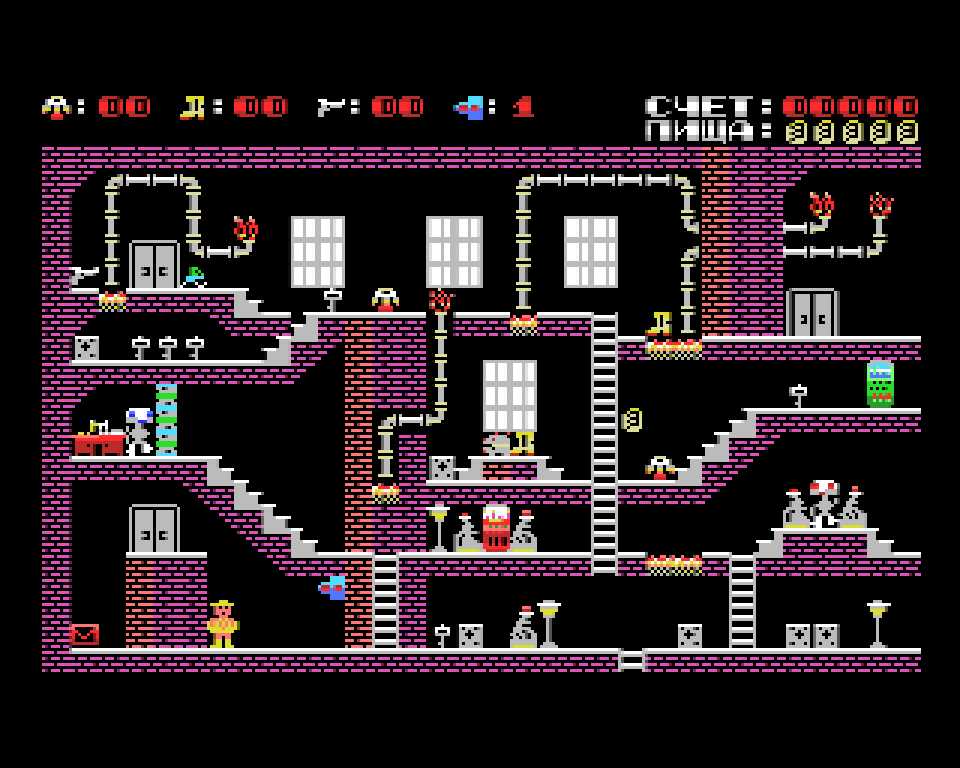This screenshot has width=960, height=768.
Task: Click the helmet counter icon in the HUD
Action: [56, 107]
